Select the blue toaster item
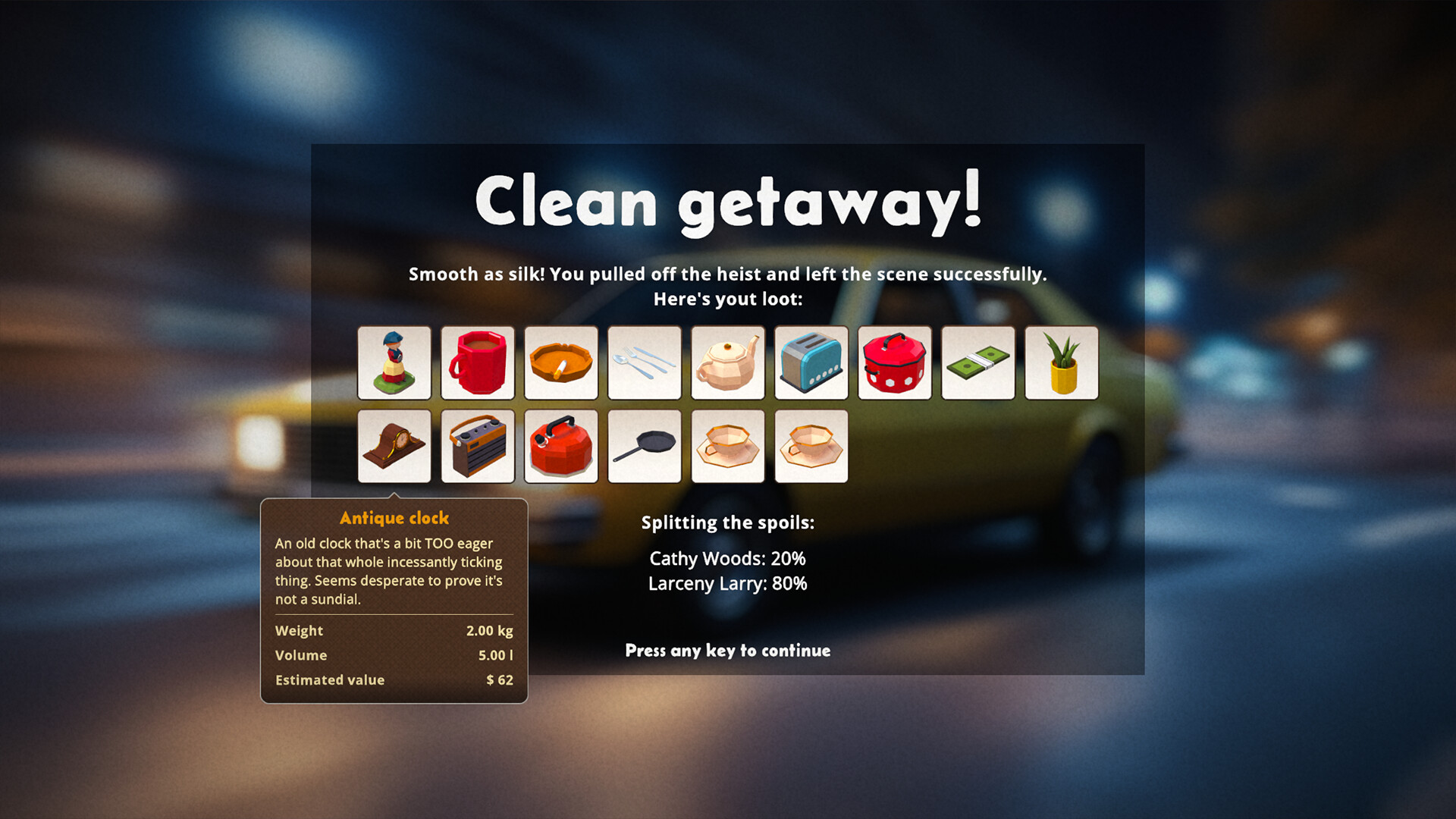The width and height of the screenshot is (1456, 819). point(811,363)
